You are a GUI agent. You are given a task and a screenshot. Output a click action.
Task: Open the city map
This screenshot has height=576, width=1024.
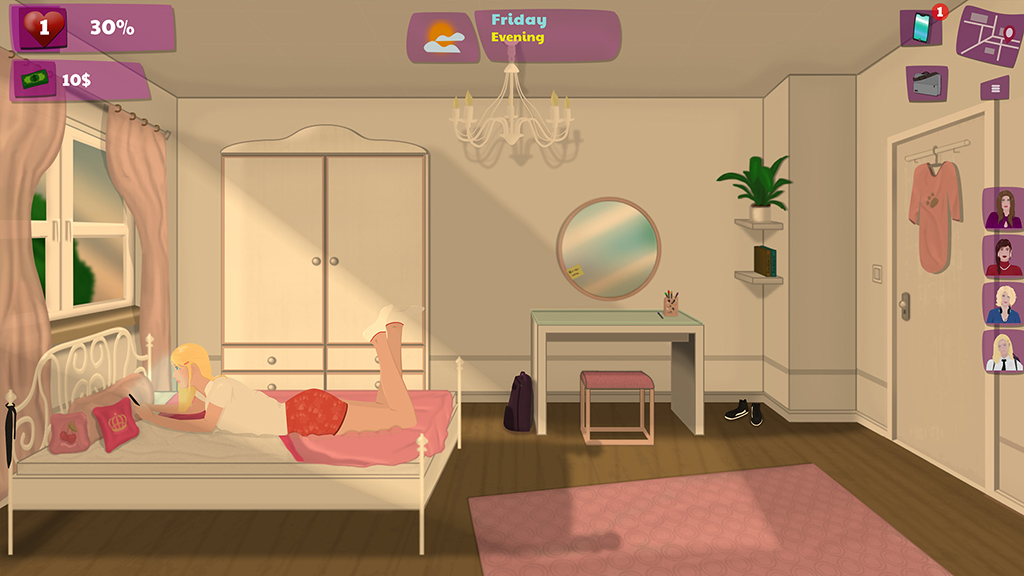[x=989, y=35]
